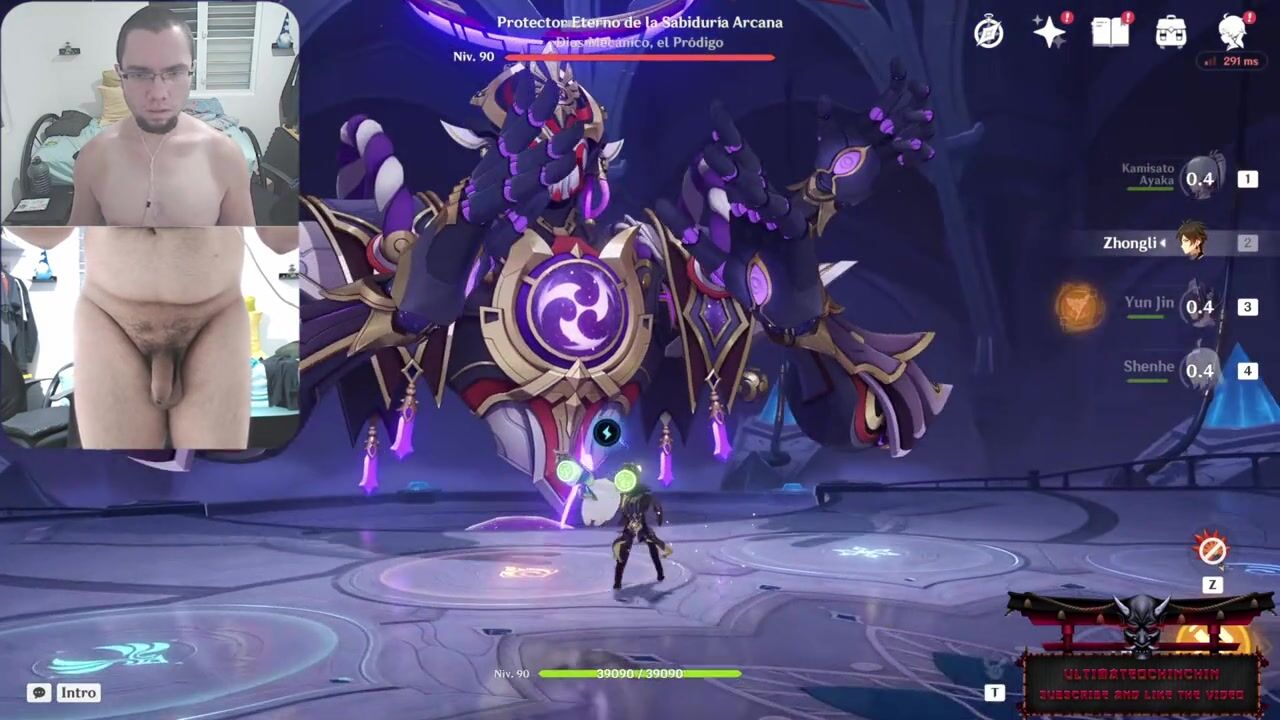
Task: Open the character menu portrait icon
Action: tap(1234, 33)
